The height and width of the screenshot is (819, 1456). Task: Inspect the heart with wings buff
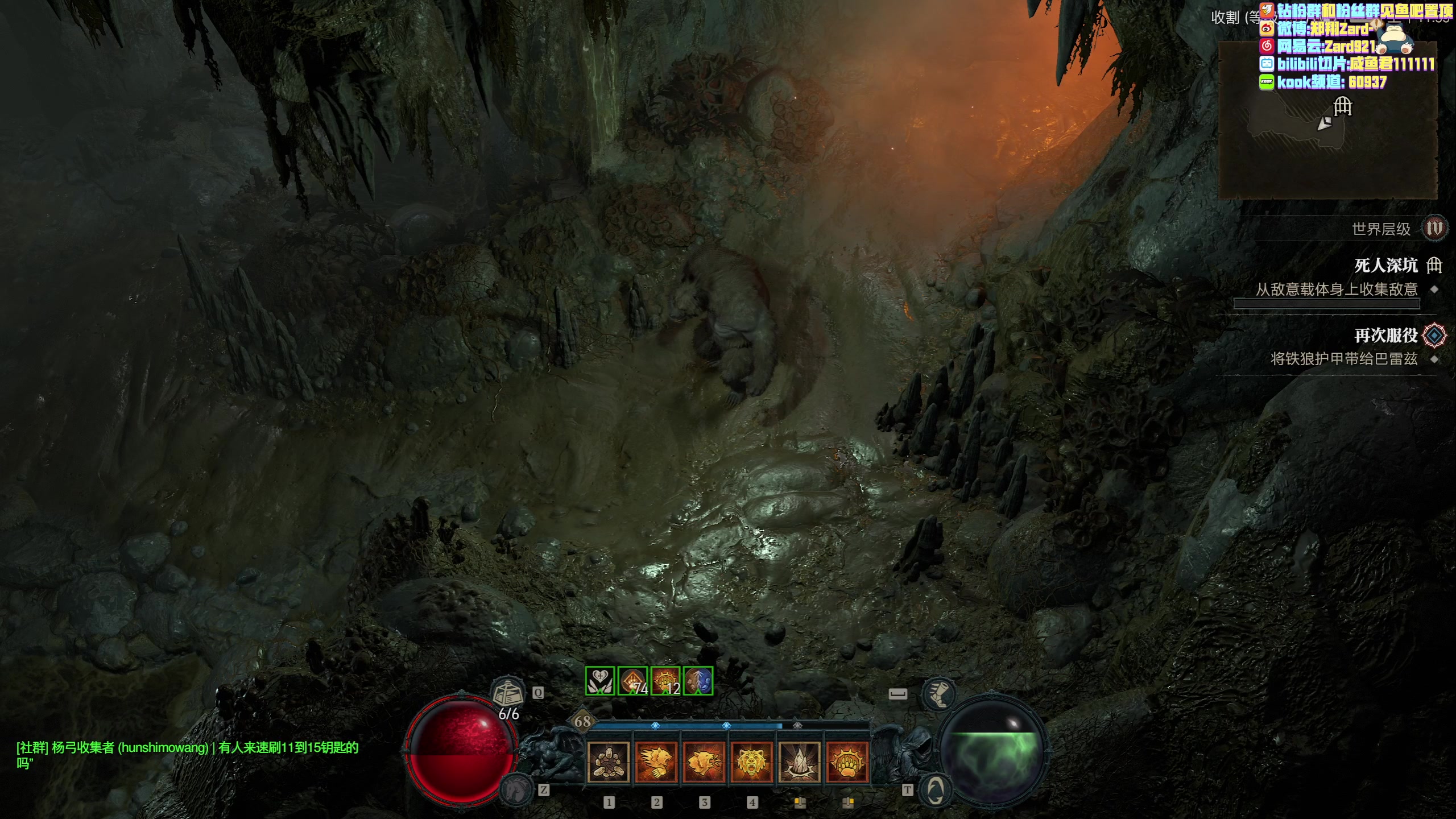[600, 681]
